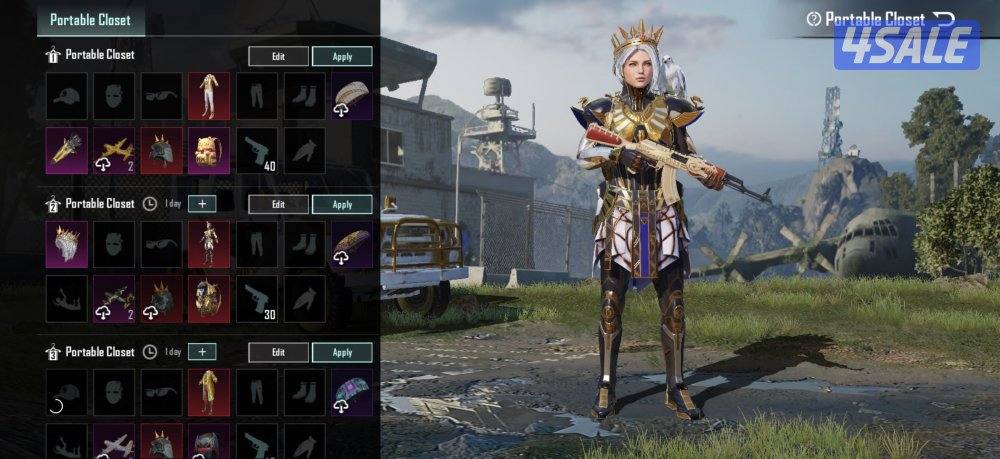Edit the third Portable Closet set
Image resolution: width=1000 pixels, height=459 pixels.
[278, 352]
